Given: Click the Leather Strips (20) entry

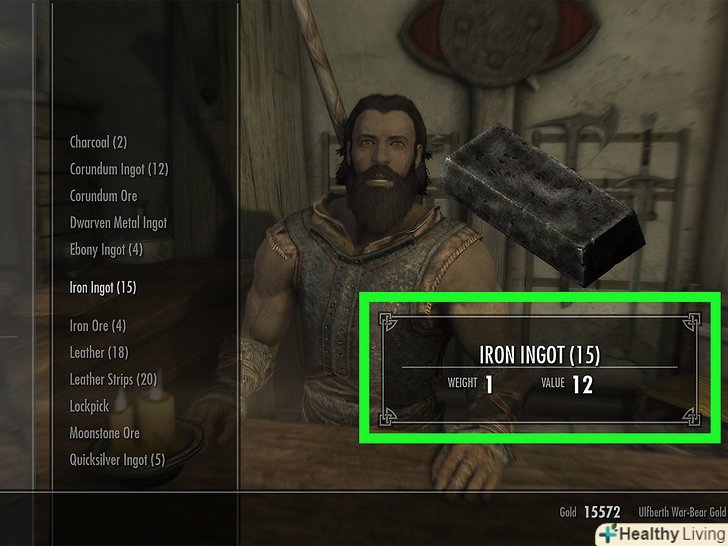Looking at the screenshot, I should [x=113, y=380].
